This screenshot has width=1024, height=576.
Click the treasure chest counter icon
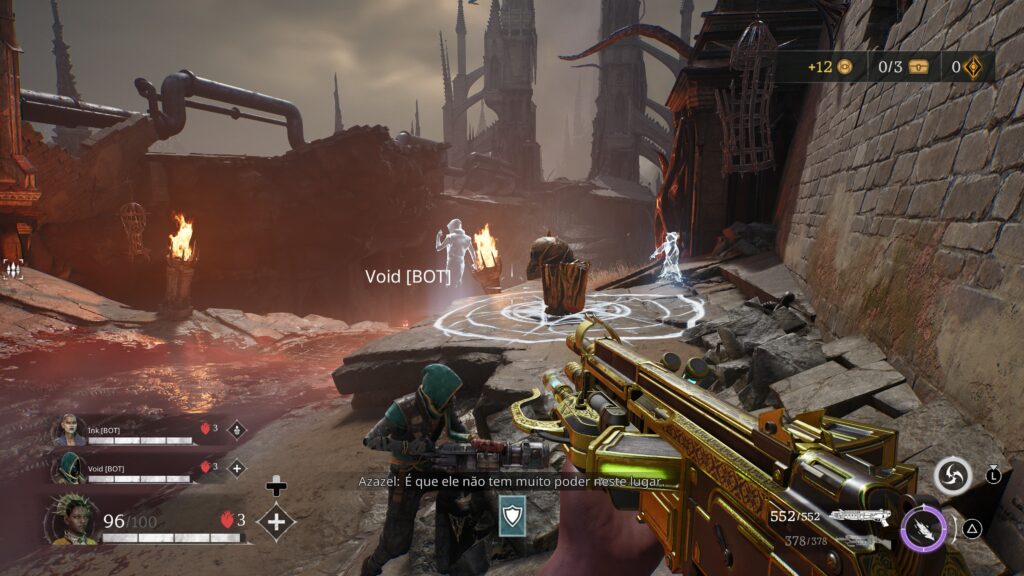pyautogui.click(x=918, y=67)
